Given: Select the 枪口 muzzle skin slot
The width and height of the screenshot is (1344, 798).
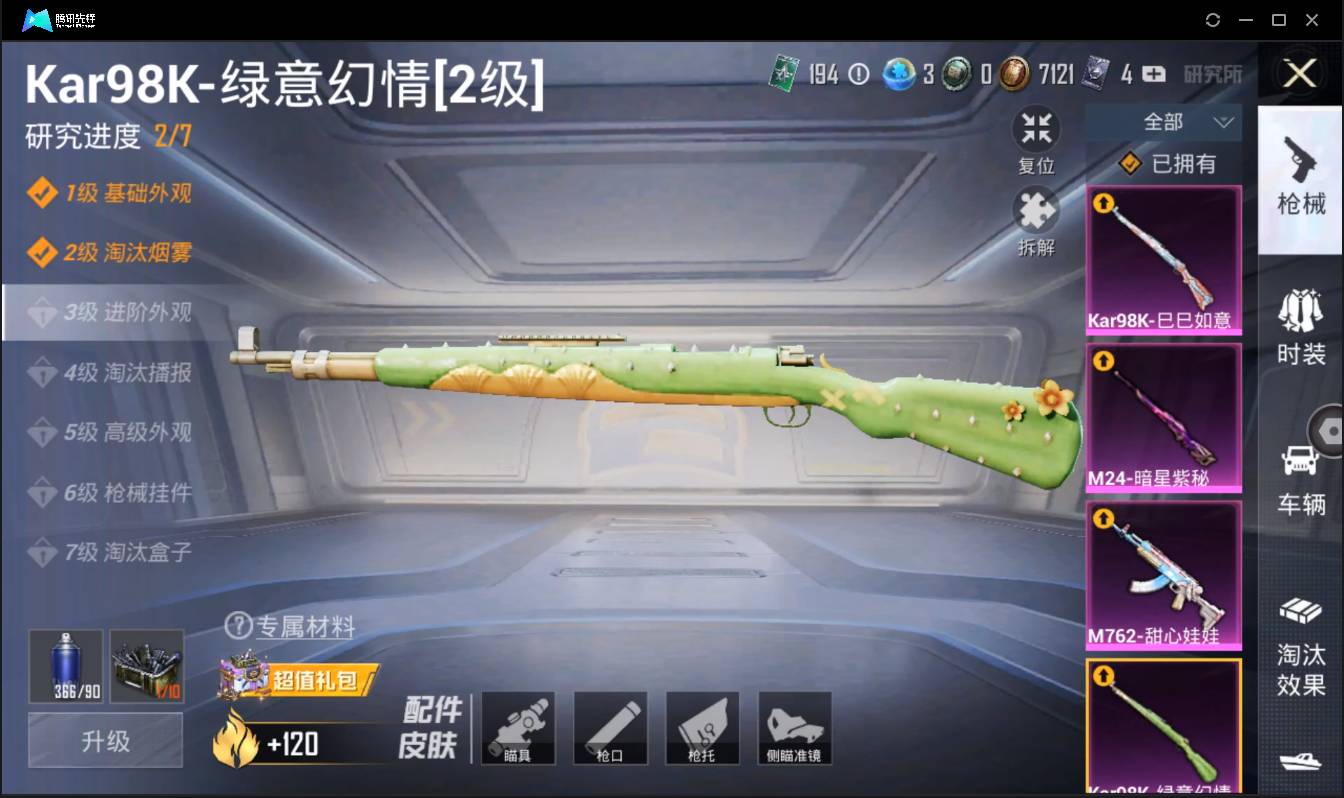Looking at the screenshot, I should (x=610, y=728).
